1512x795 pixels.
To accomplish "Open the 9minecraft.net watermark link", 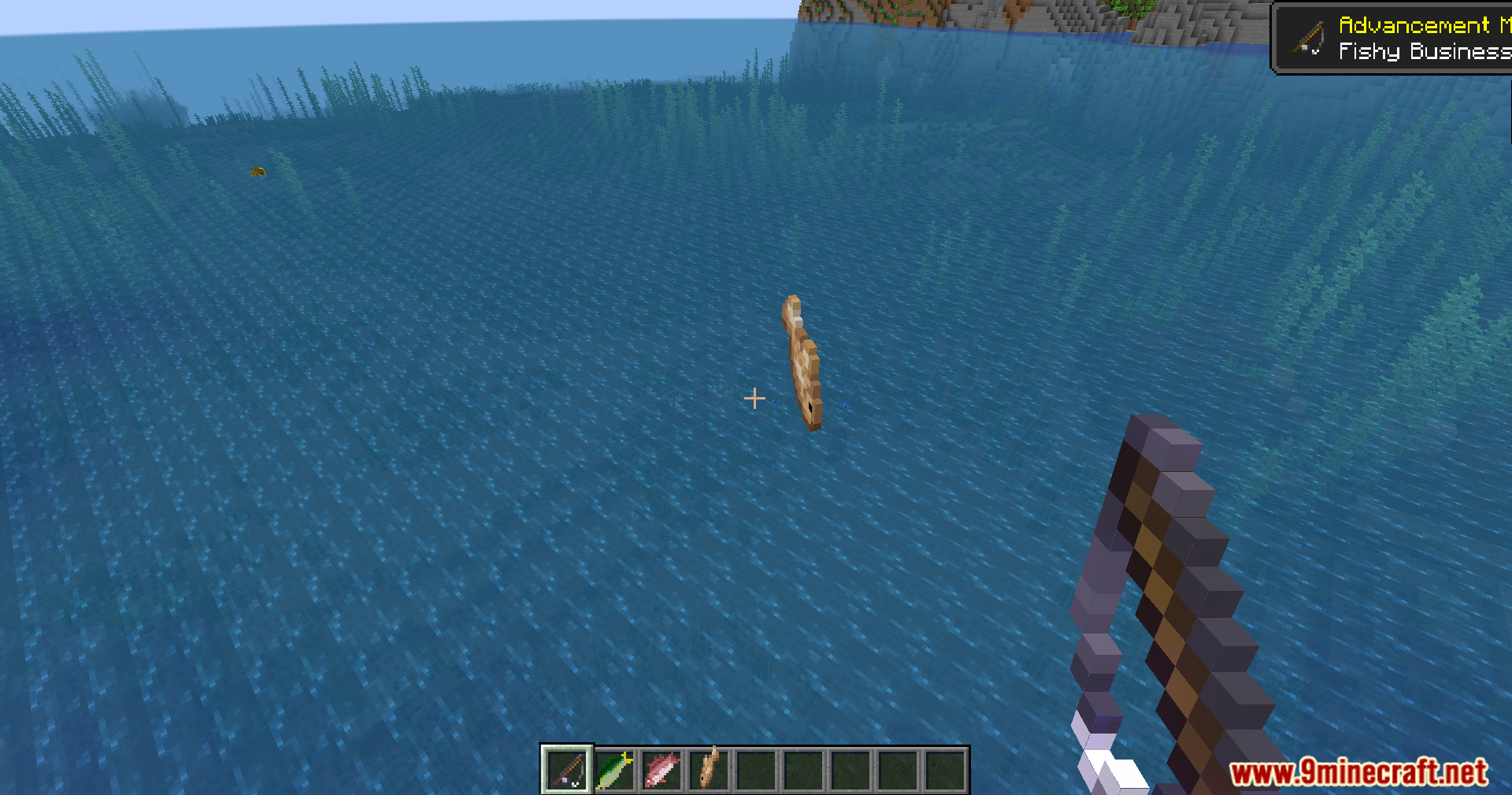I will tap(1358, 772).
